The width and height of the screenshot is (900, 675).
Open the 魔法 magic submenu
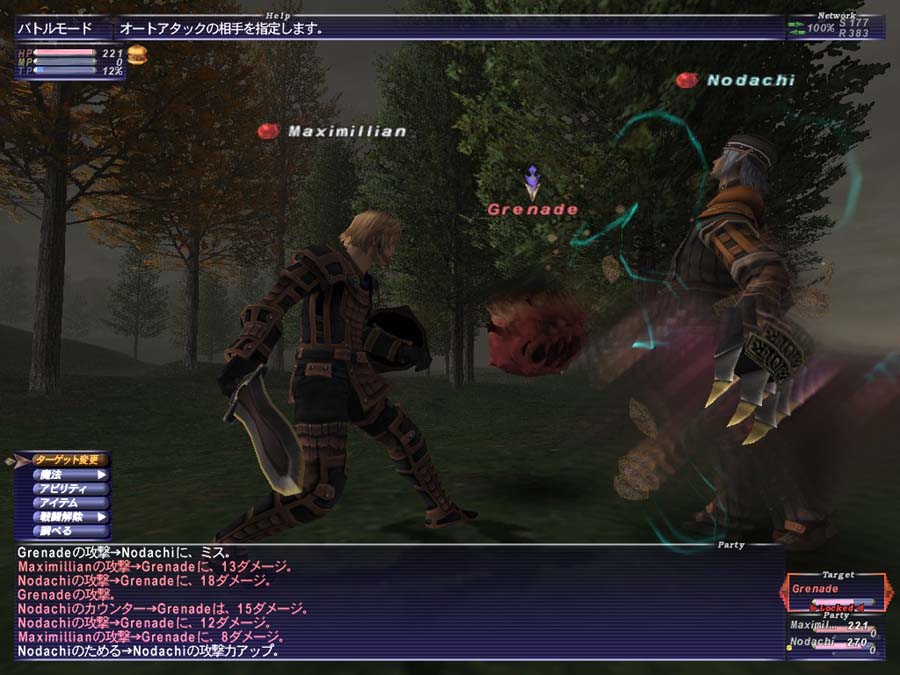click(68, 474)
